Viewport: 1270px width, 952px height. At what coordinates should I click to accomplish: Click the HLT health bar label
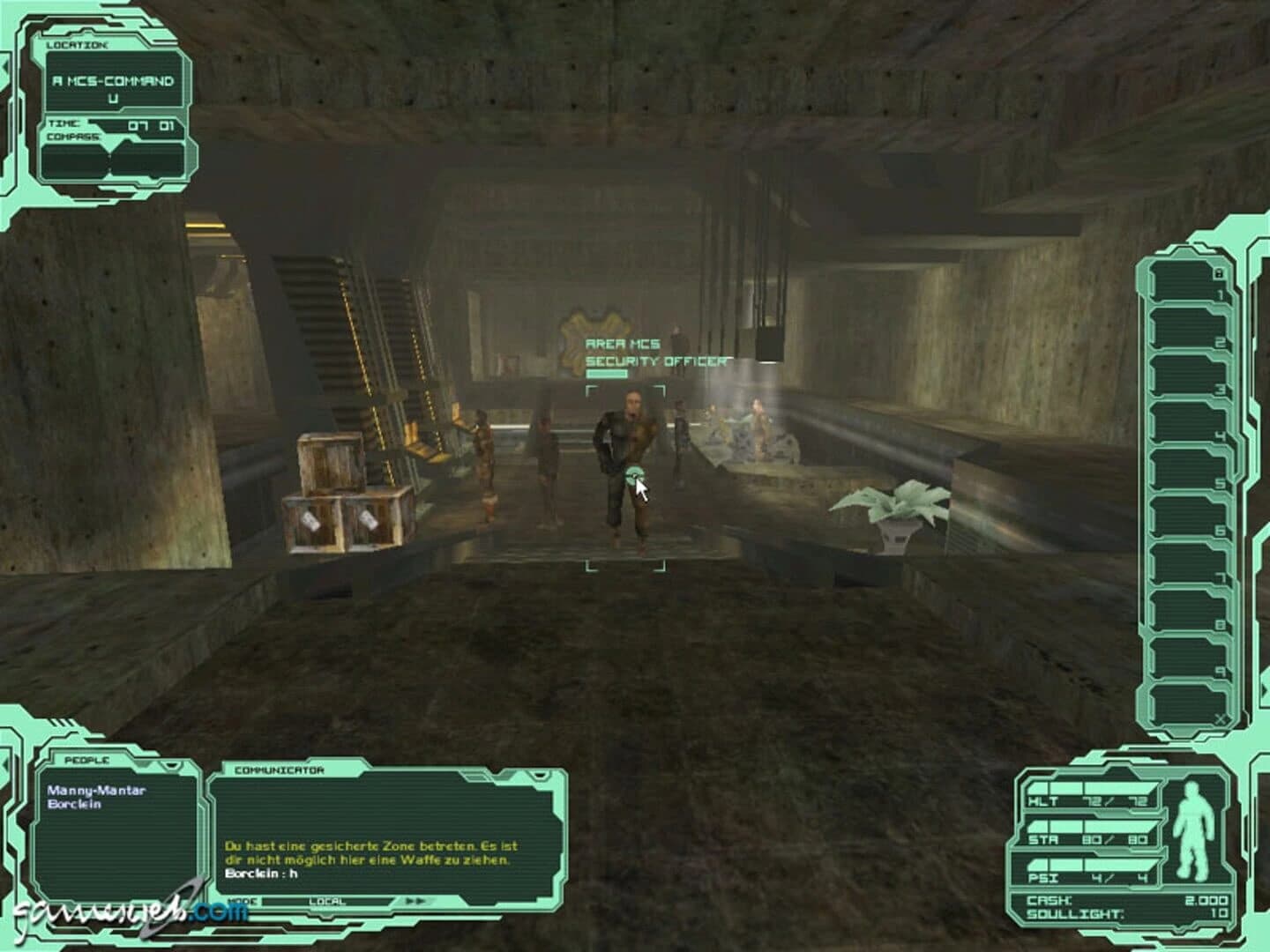click(1043, 800)
